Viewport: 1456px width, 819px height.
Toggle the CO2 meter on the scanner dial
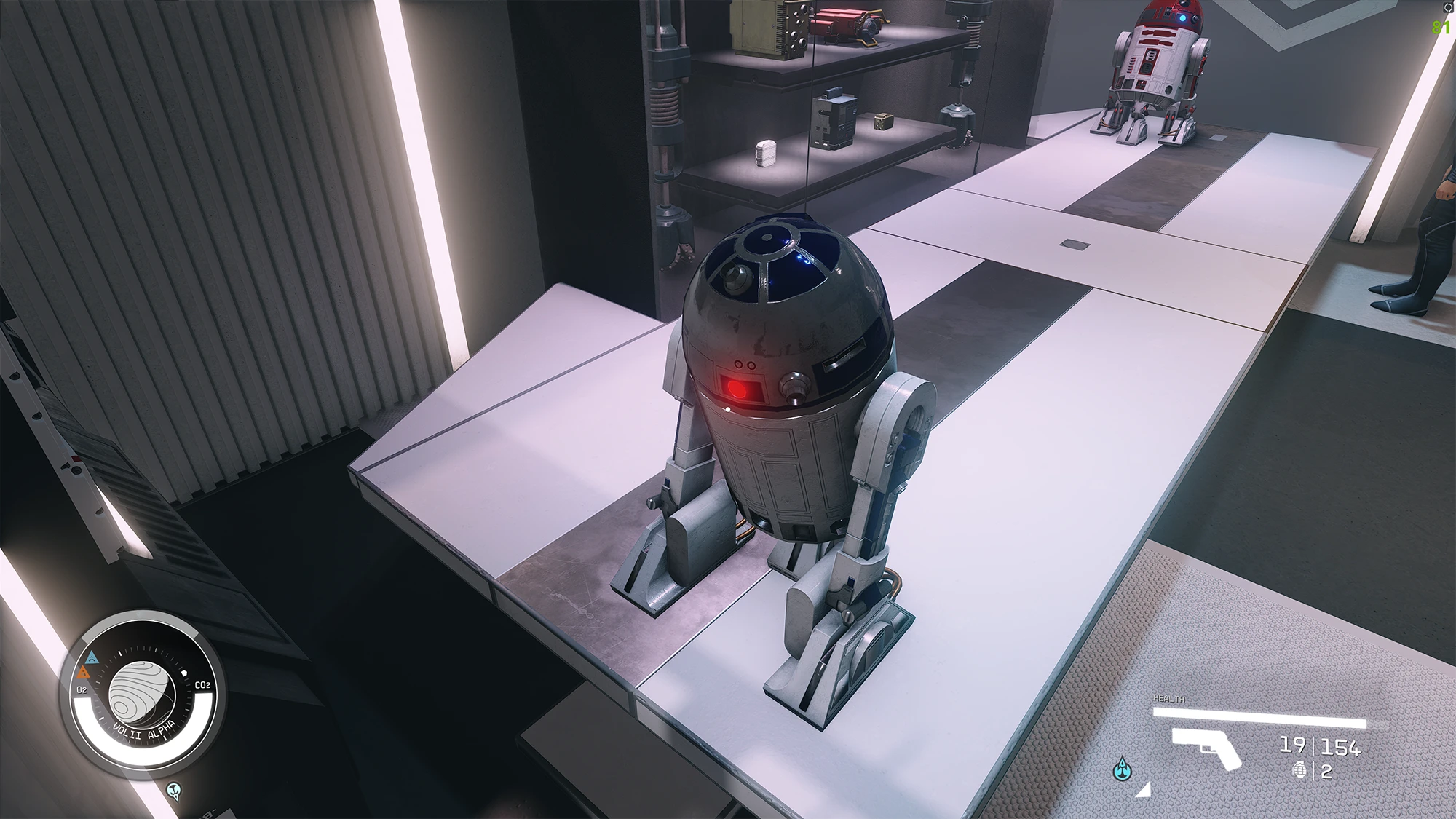pyautogui.click(x=202, y=686)
